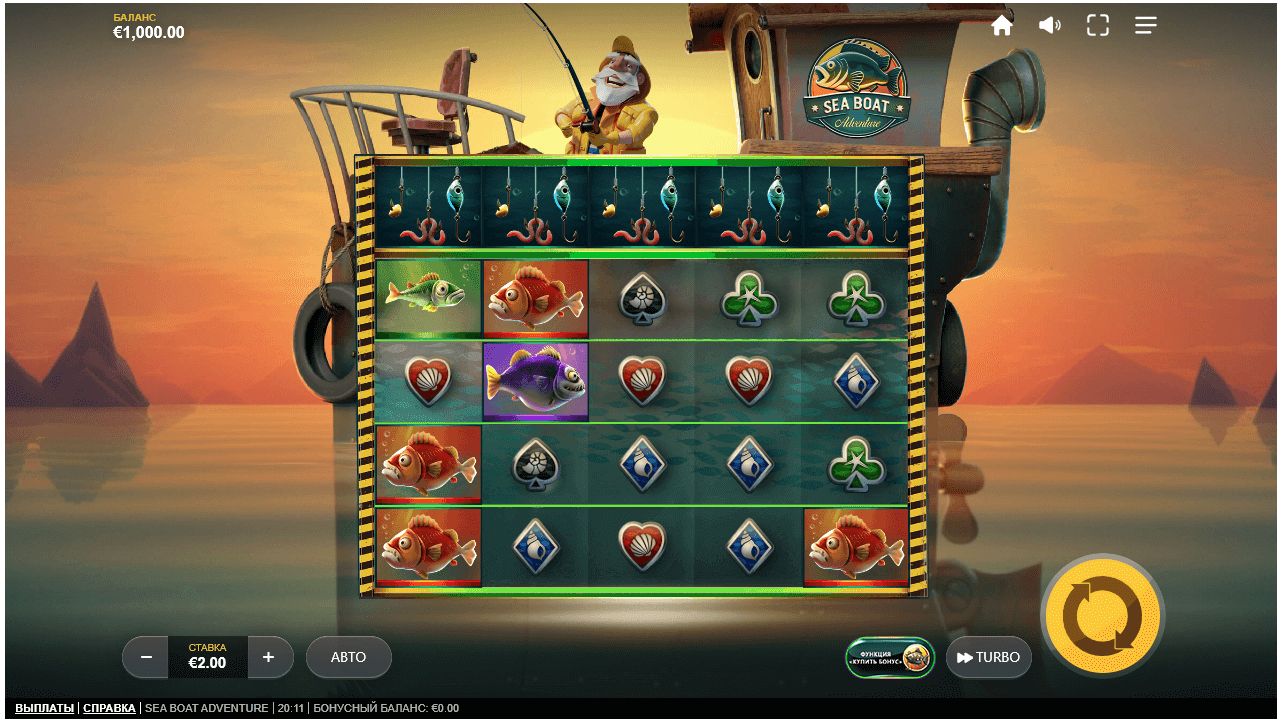This screenshot has width=1281, height=722.
Task: Spin the reels with the yellow button
Action: [x=1102, y=615]
